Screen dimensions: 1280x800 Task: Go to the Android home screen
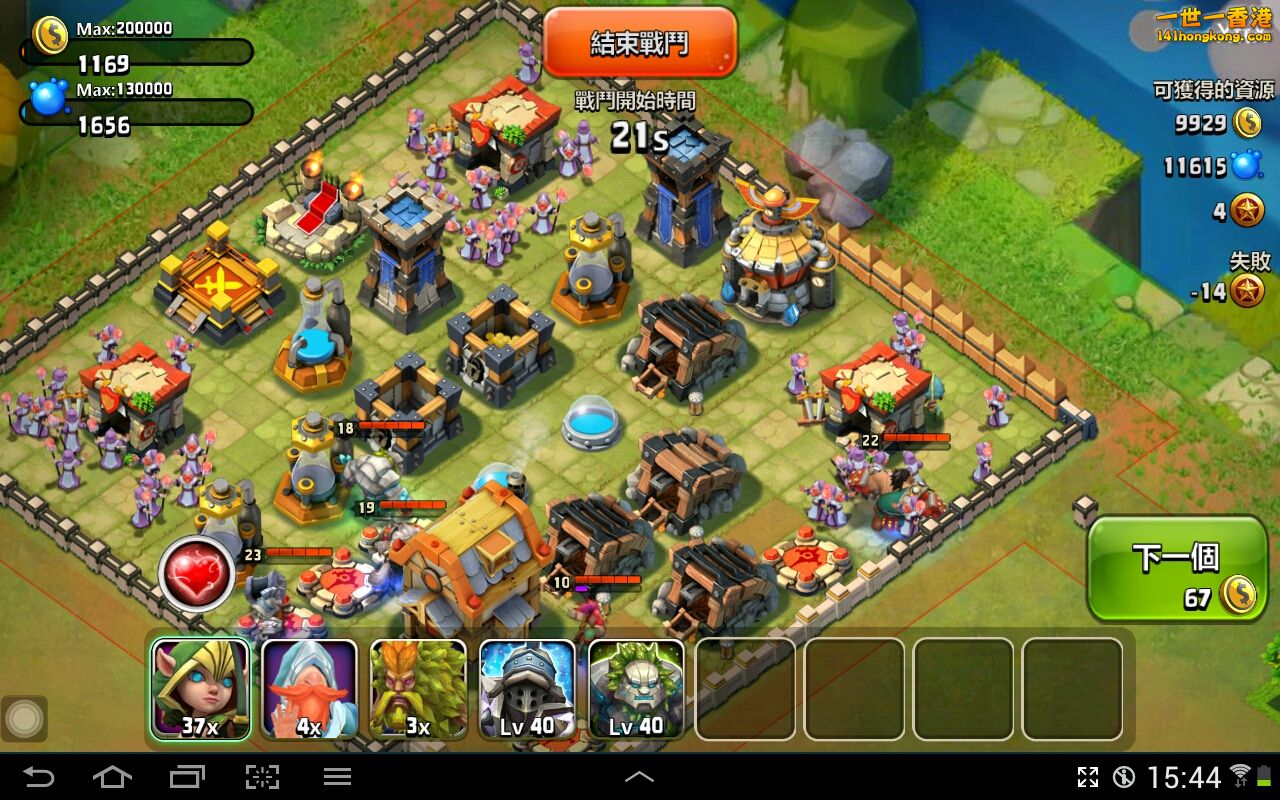click(112, 776)
